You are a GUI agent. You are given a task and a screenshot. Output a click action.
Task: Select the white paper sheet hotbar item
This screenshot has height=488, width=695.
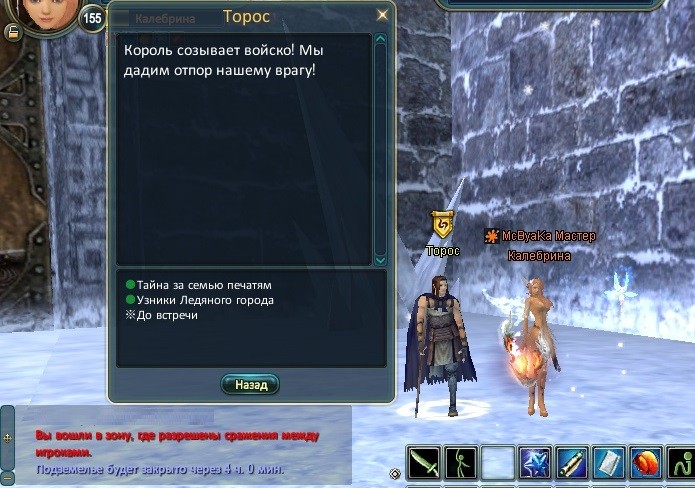[x=610, y=464]
